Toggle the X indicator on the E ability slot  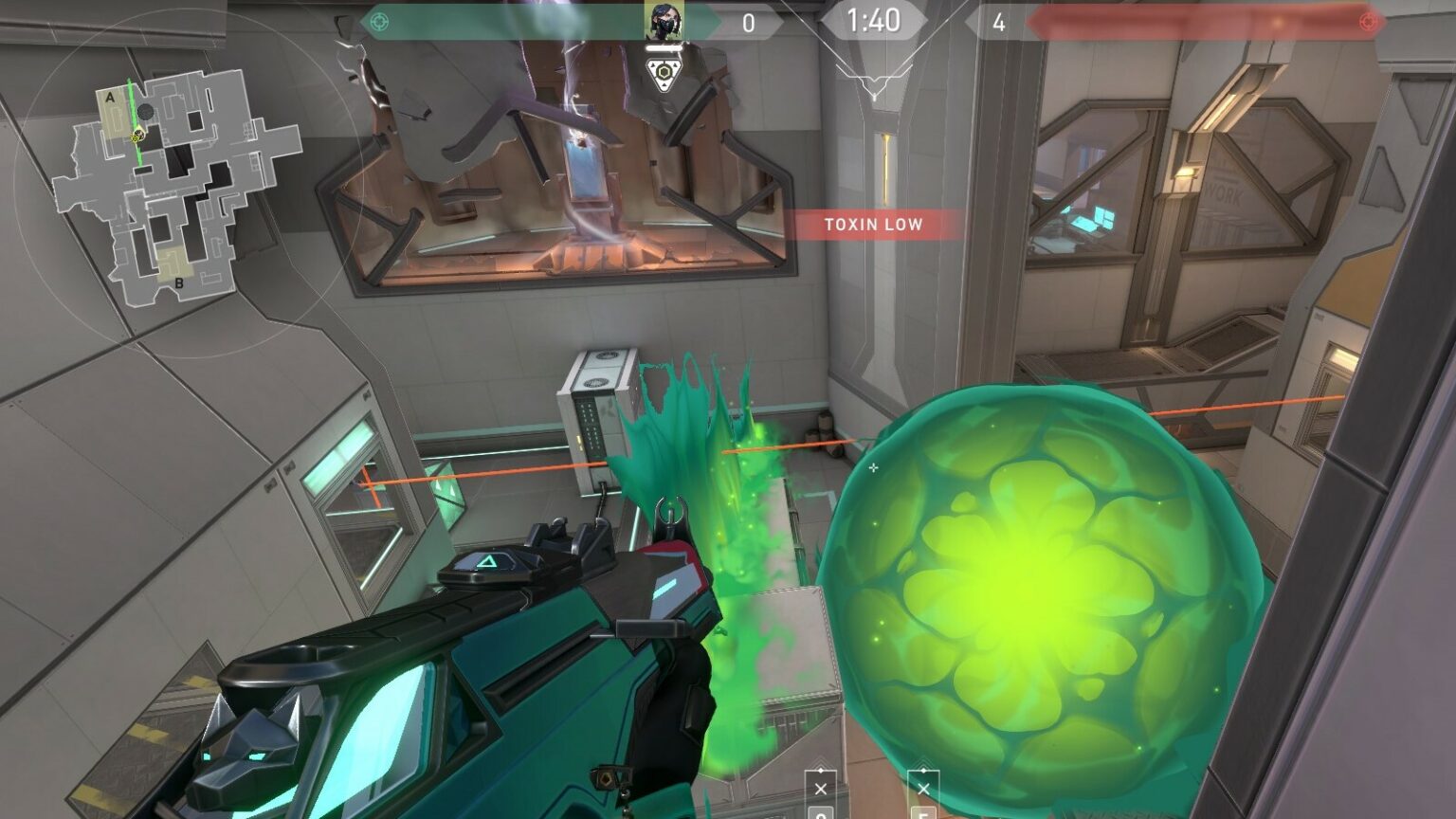[x=923, y=789]
